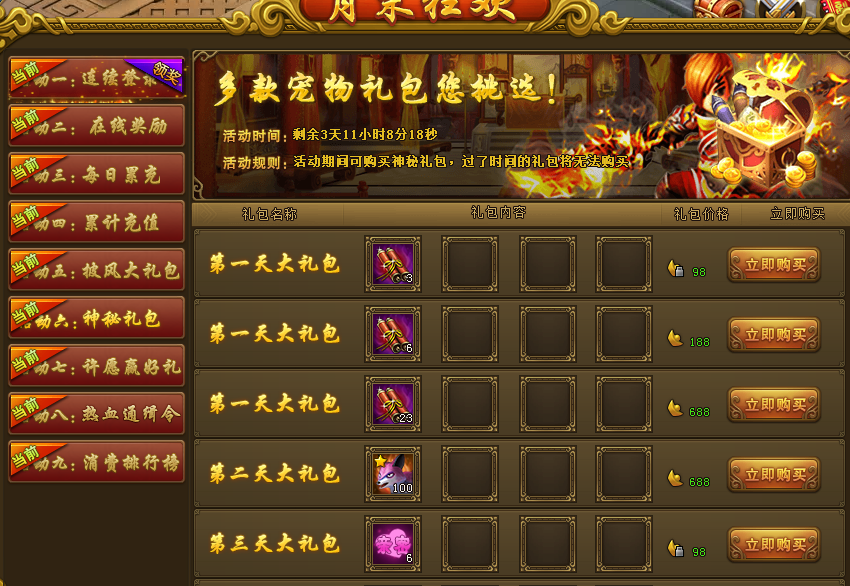Select the 神秘礼包 activity tab
The image size is (850, 586).
(97, 318)
